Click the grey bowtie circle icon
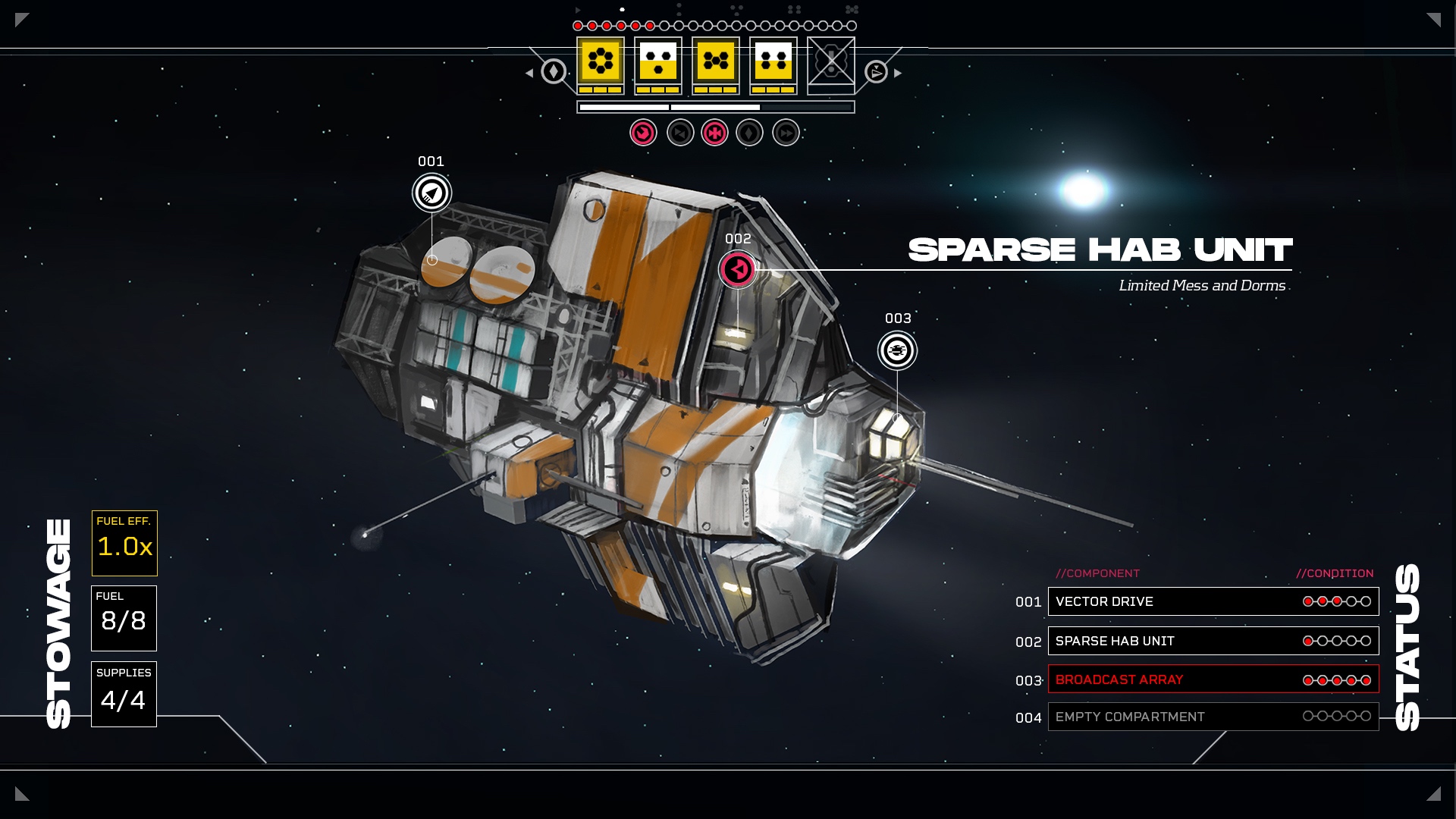The width and height of the screenshot is (1456, 819). pos(680,133)
